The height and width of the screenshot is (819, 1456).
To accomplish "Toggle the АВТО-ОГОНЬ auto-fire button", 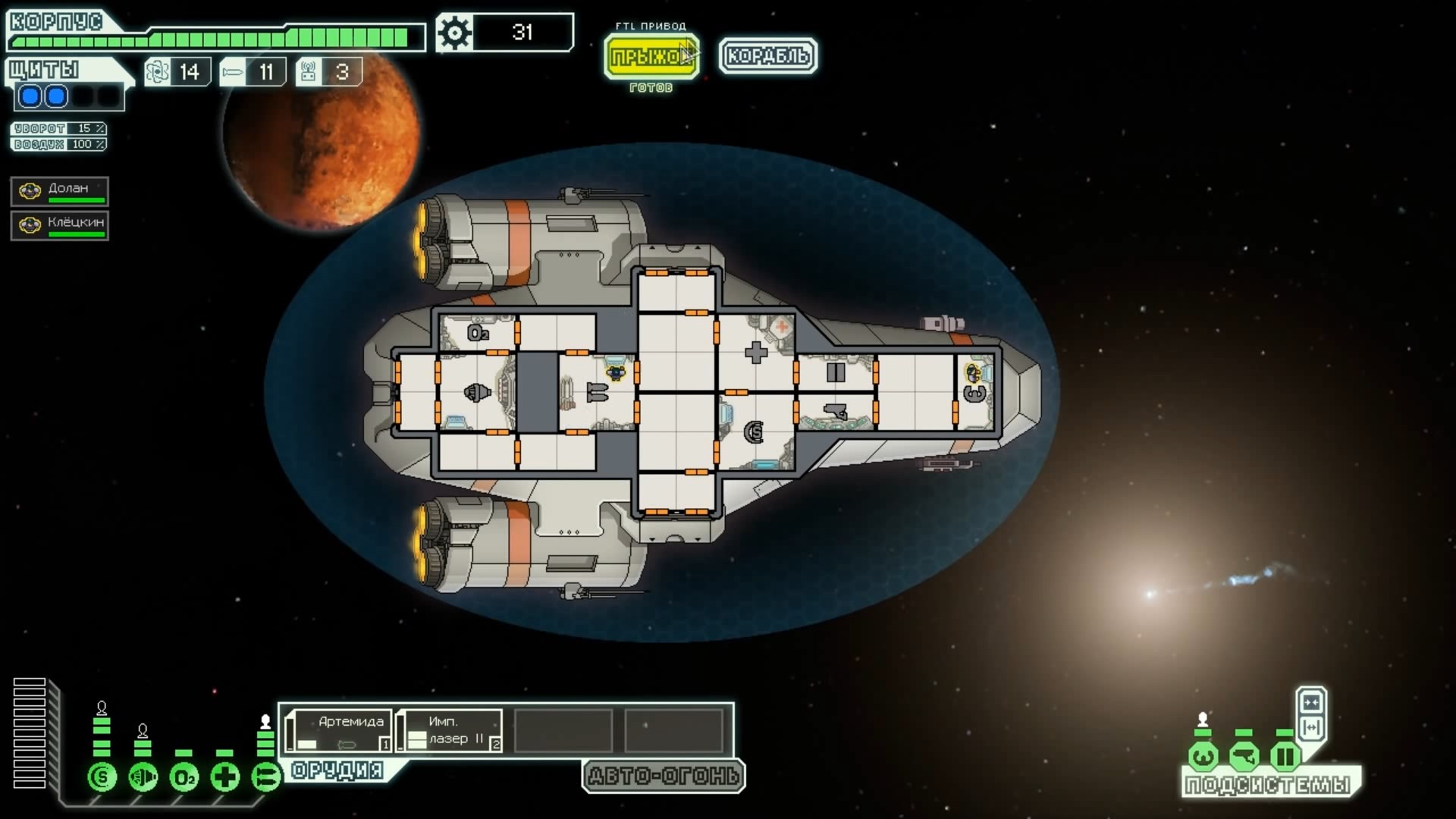I will pyautogui.click(x=664, y=777).
